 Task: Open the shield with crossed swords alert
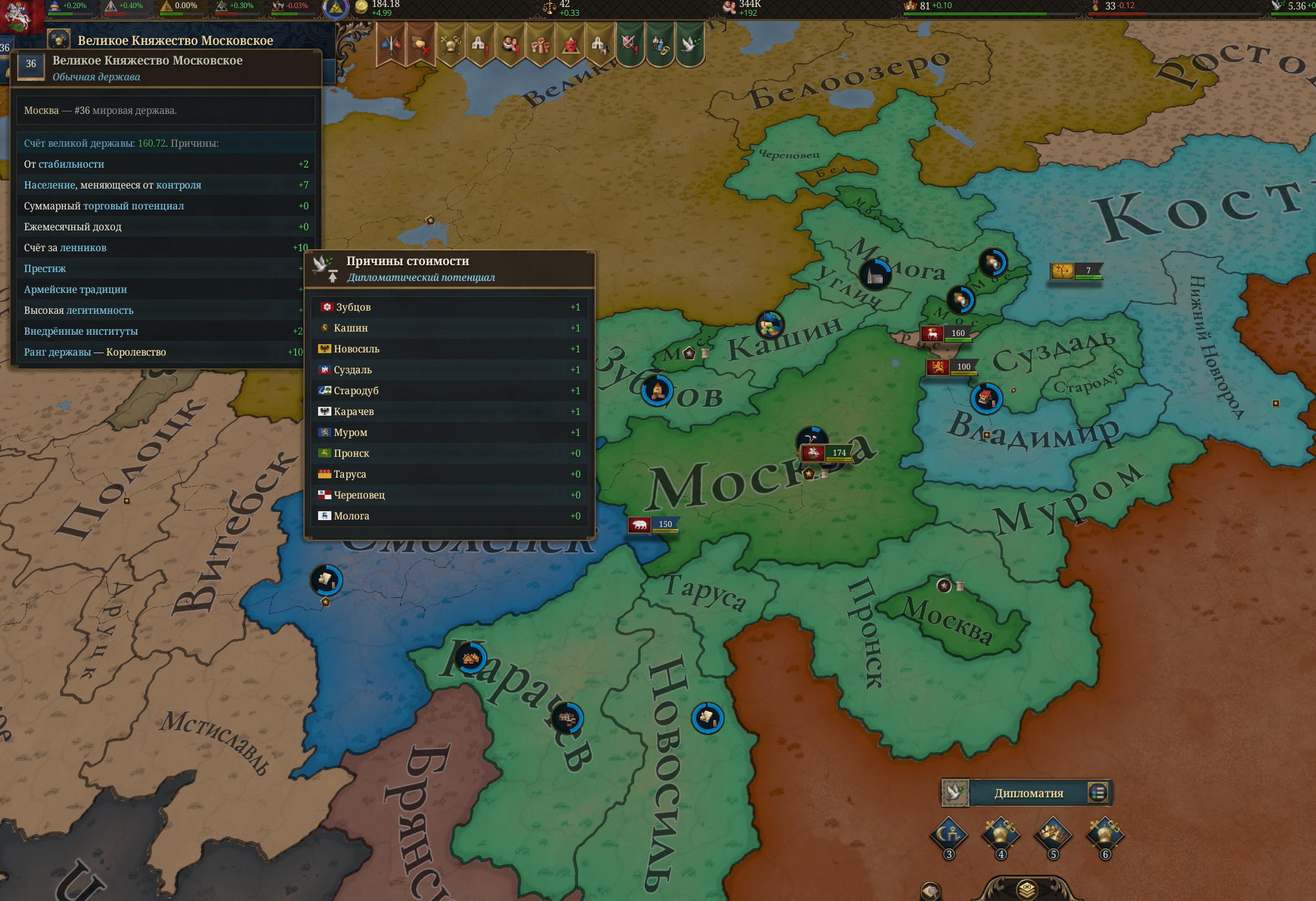coord(629,44)
